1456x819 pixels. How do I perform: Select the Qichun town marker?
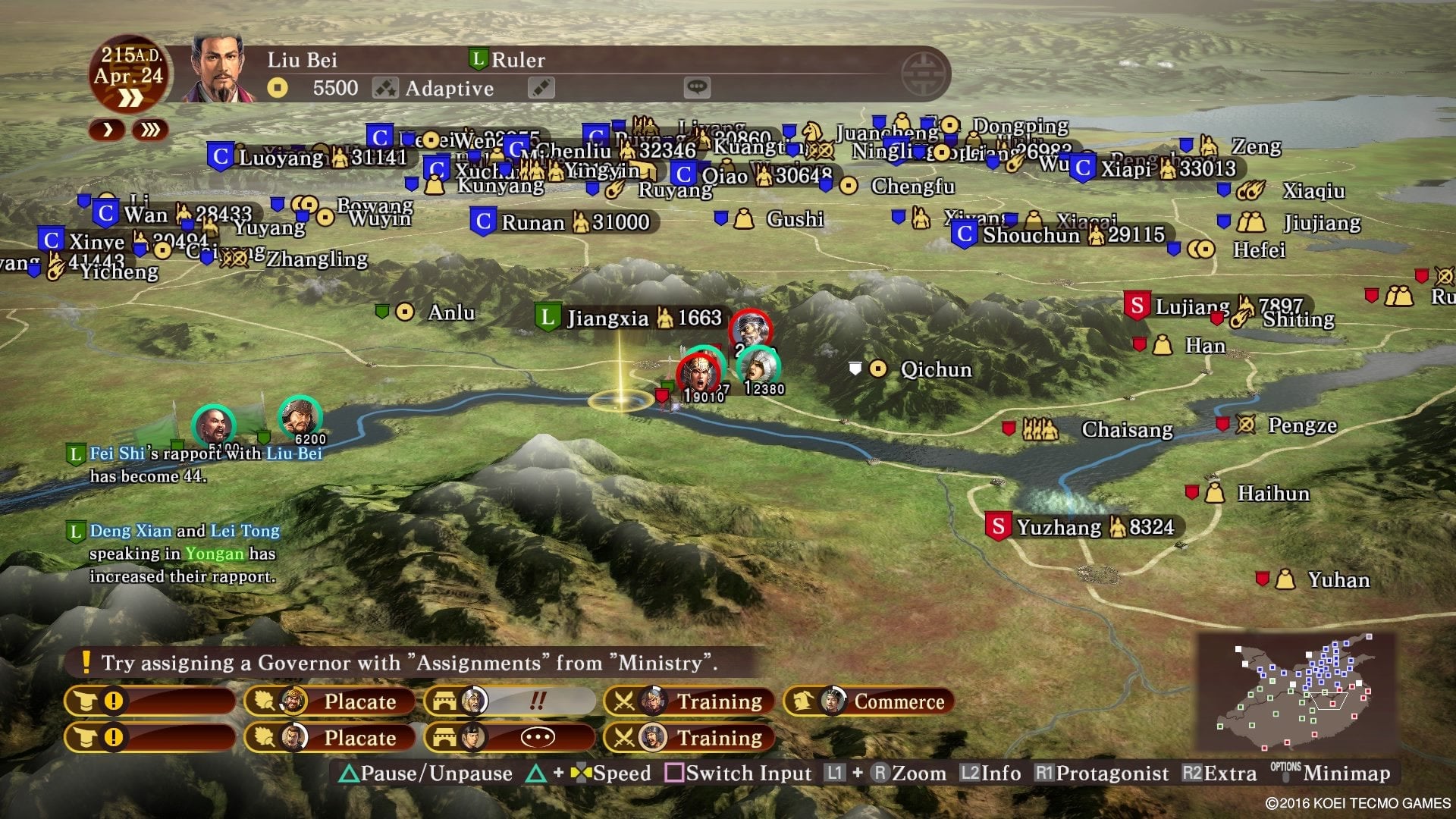click(878, 369)
